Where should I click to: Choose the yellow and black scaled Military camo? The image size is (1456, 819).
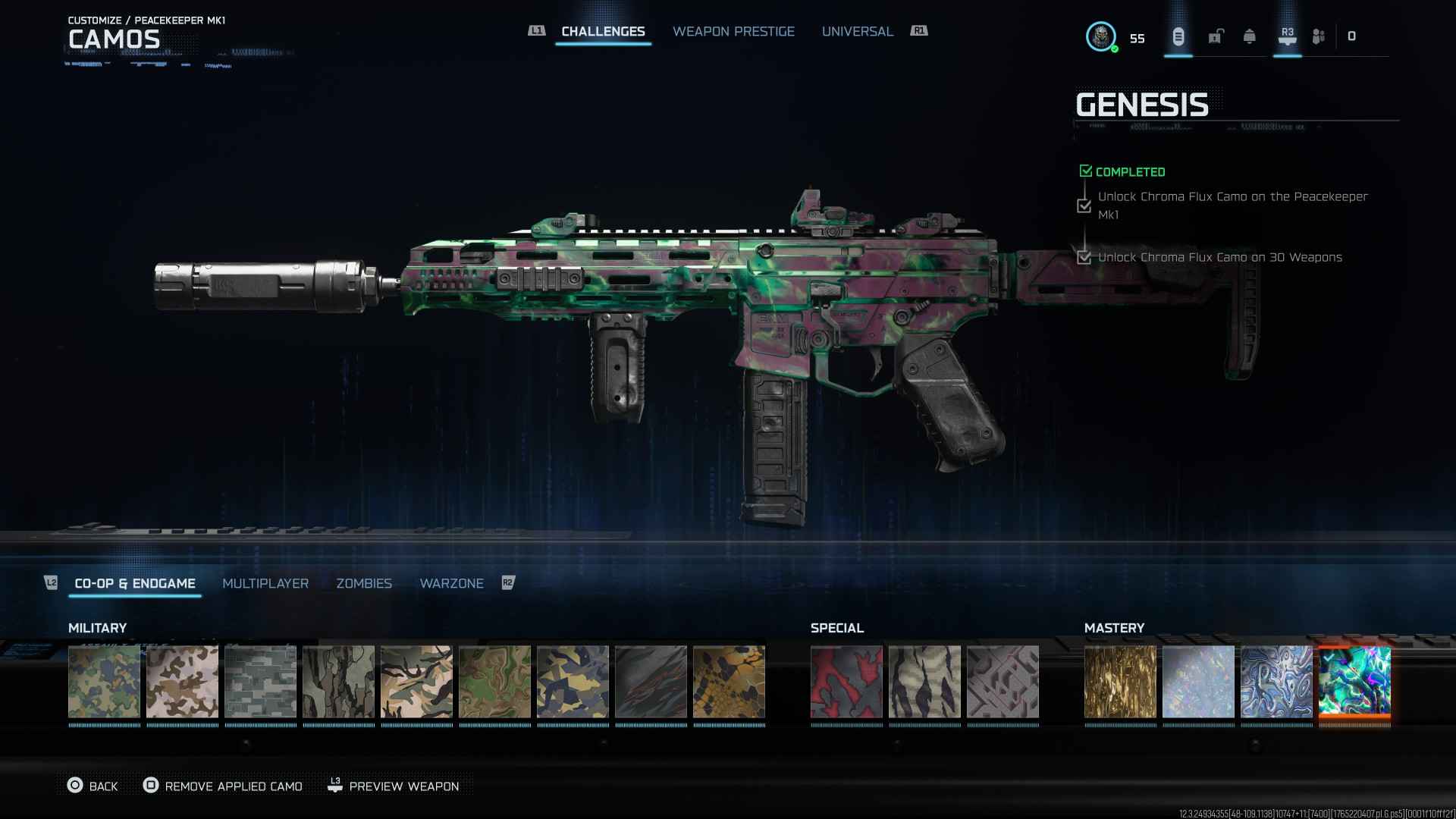(729, 681)
